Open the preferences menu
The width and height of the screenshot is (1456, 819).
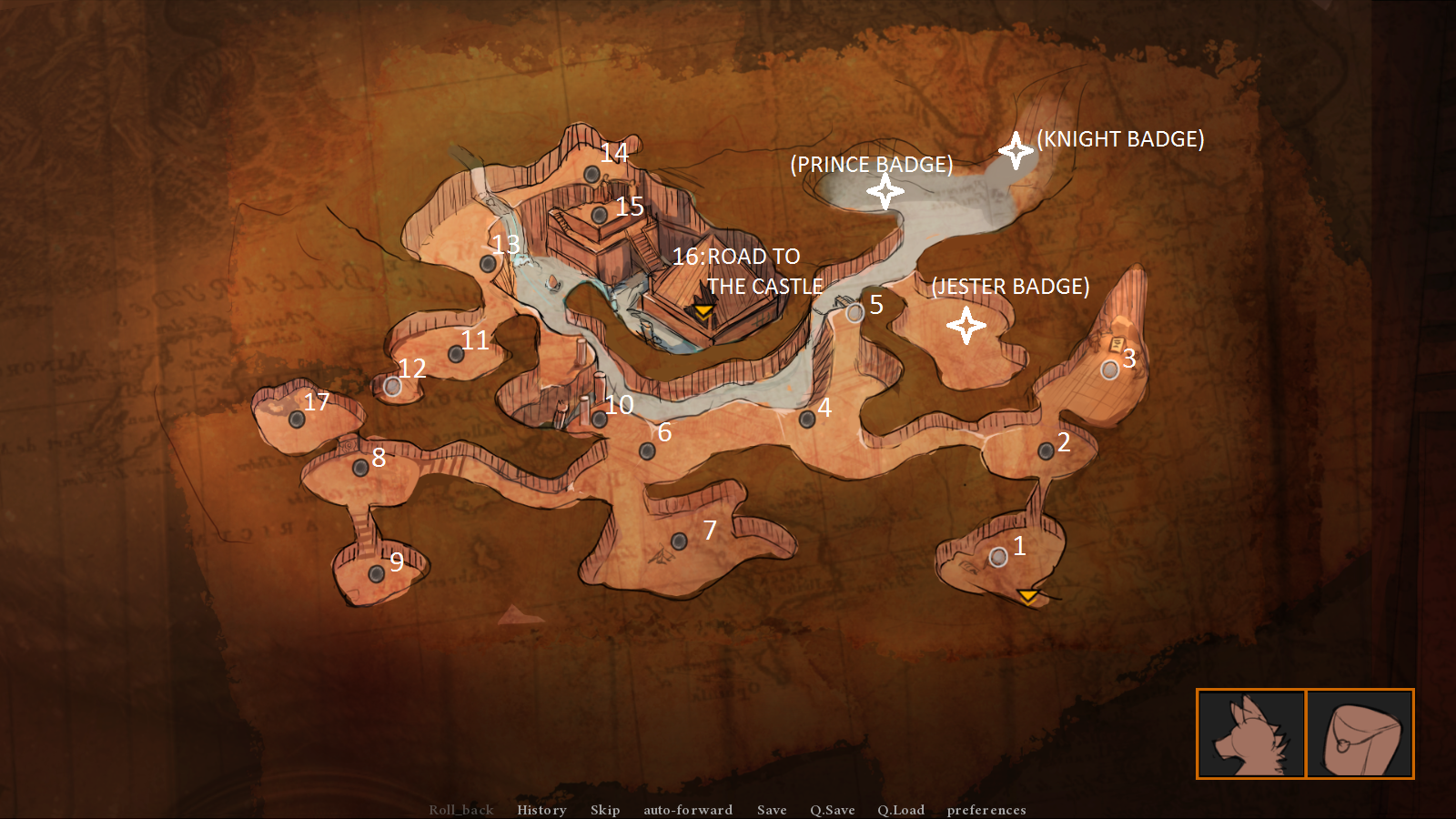pyautogui.click(x=986, y=810)
